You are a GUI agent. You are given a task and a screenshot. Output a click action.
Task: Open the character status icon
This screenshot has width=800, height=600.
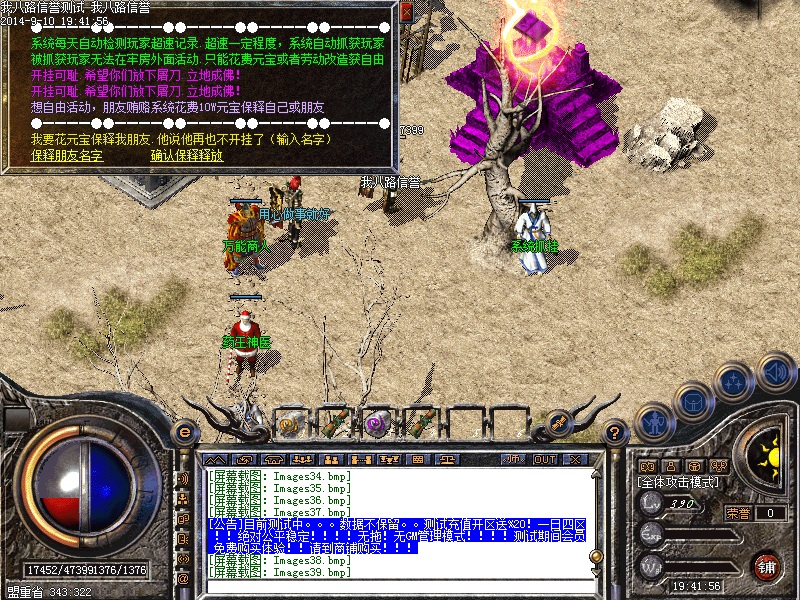pos(654,421)
